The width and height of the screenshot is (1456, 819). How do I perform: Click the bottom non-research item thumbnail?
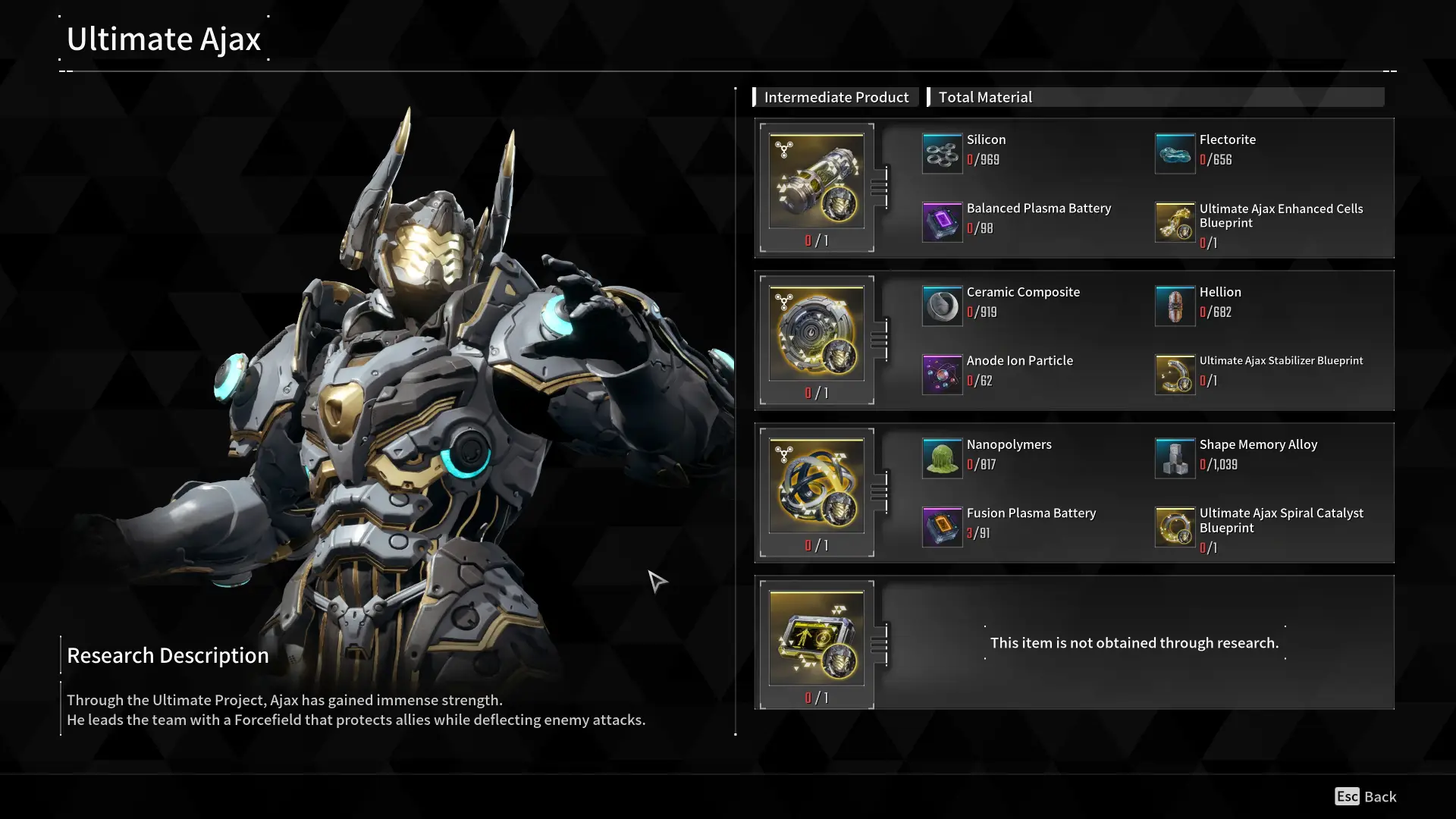[817, 637]
